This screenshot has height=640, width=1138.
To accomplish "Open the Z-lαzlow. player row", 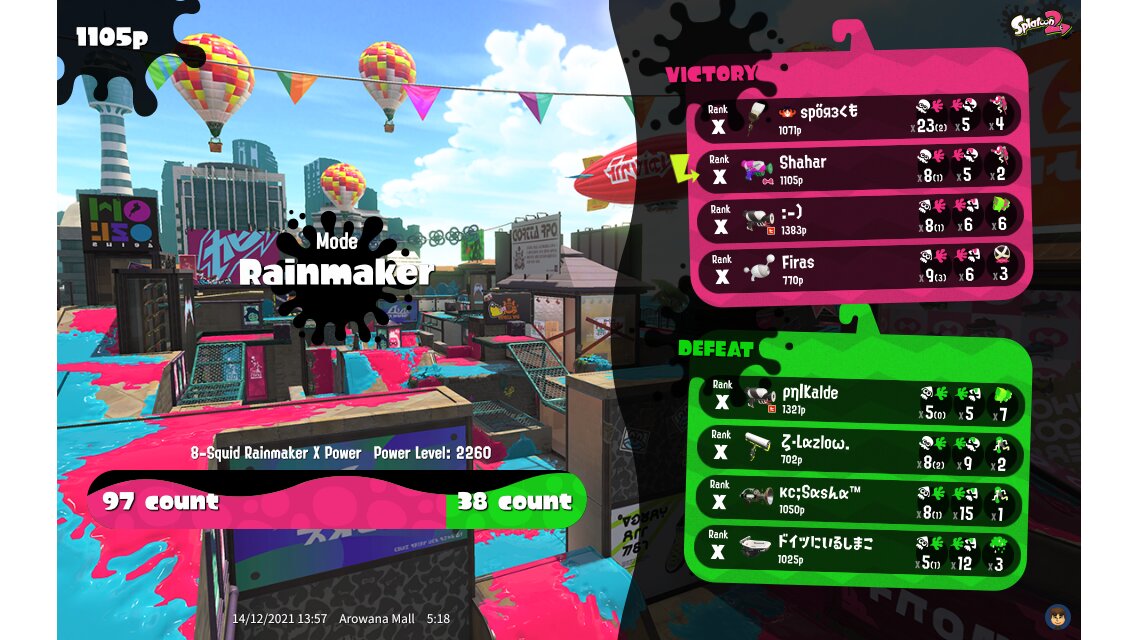I will 860,450.
